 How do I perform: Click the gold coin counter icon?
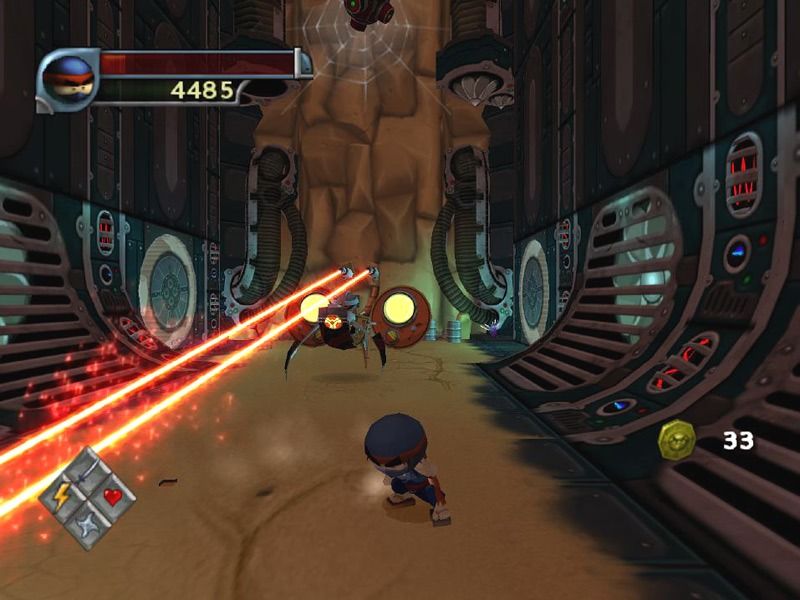click(677, 440)
